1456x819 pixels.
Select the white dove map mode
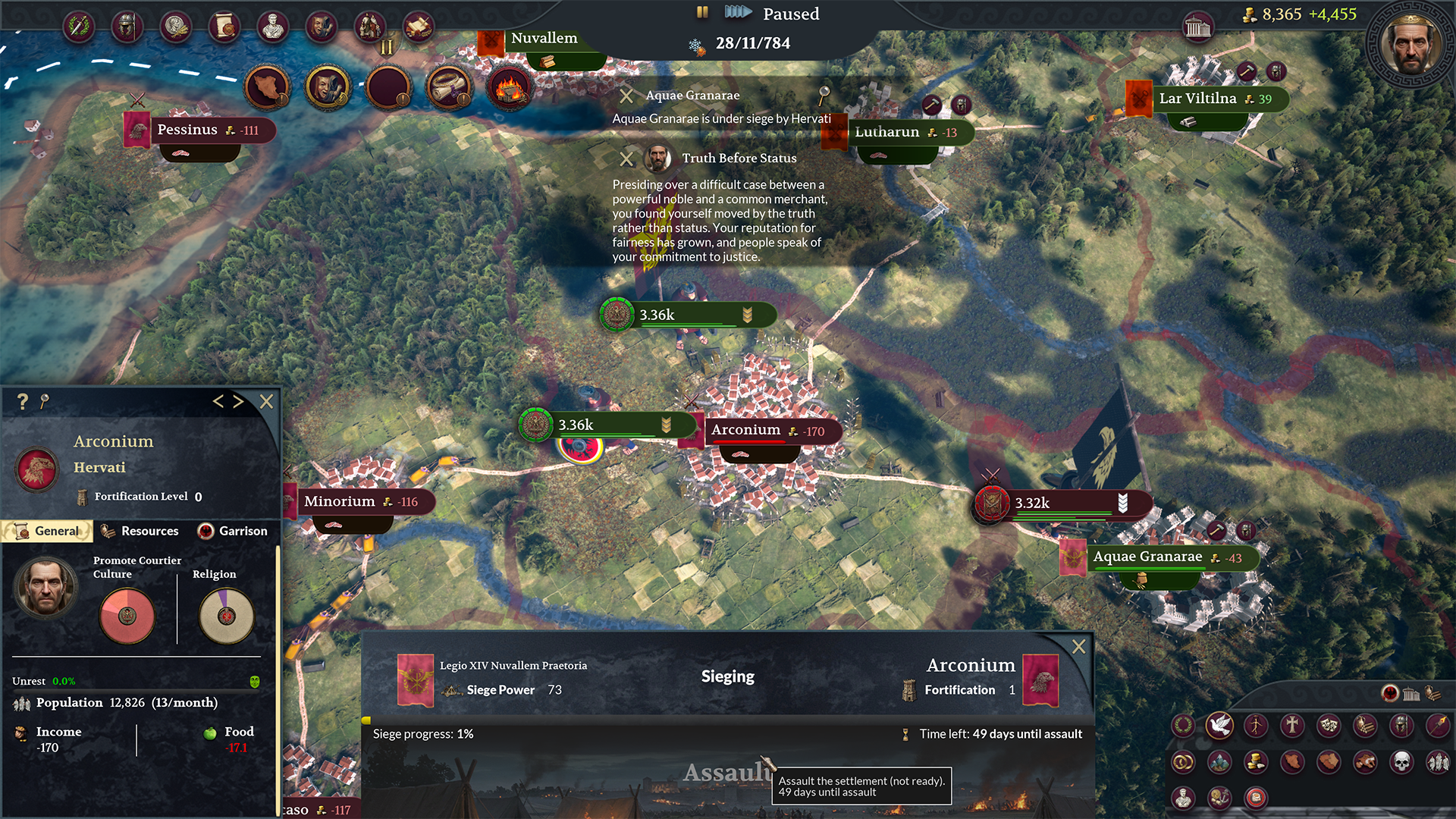pos(1219,726)
